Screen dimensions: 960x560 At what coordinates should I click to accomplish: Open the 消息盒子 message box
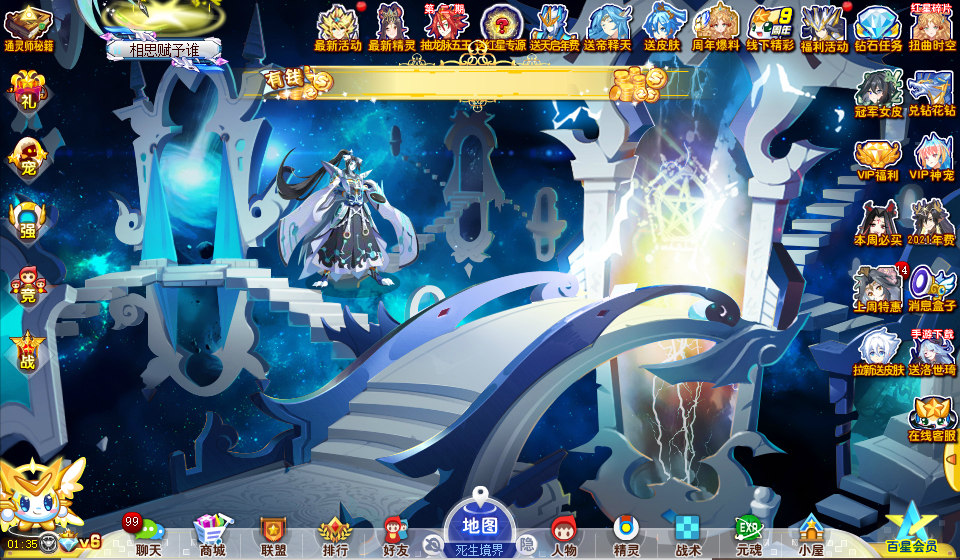[x=932, y=289]
